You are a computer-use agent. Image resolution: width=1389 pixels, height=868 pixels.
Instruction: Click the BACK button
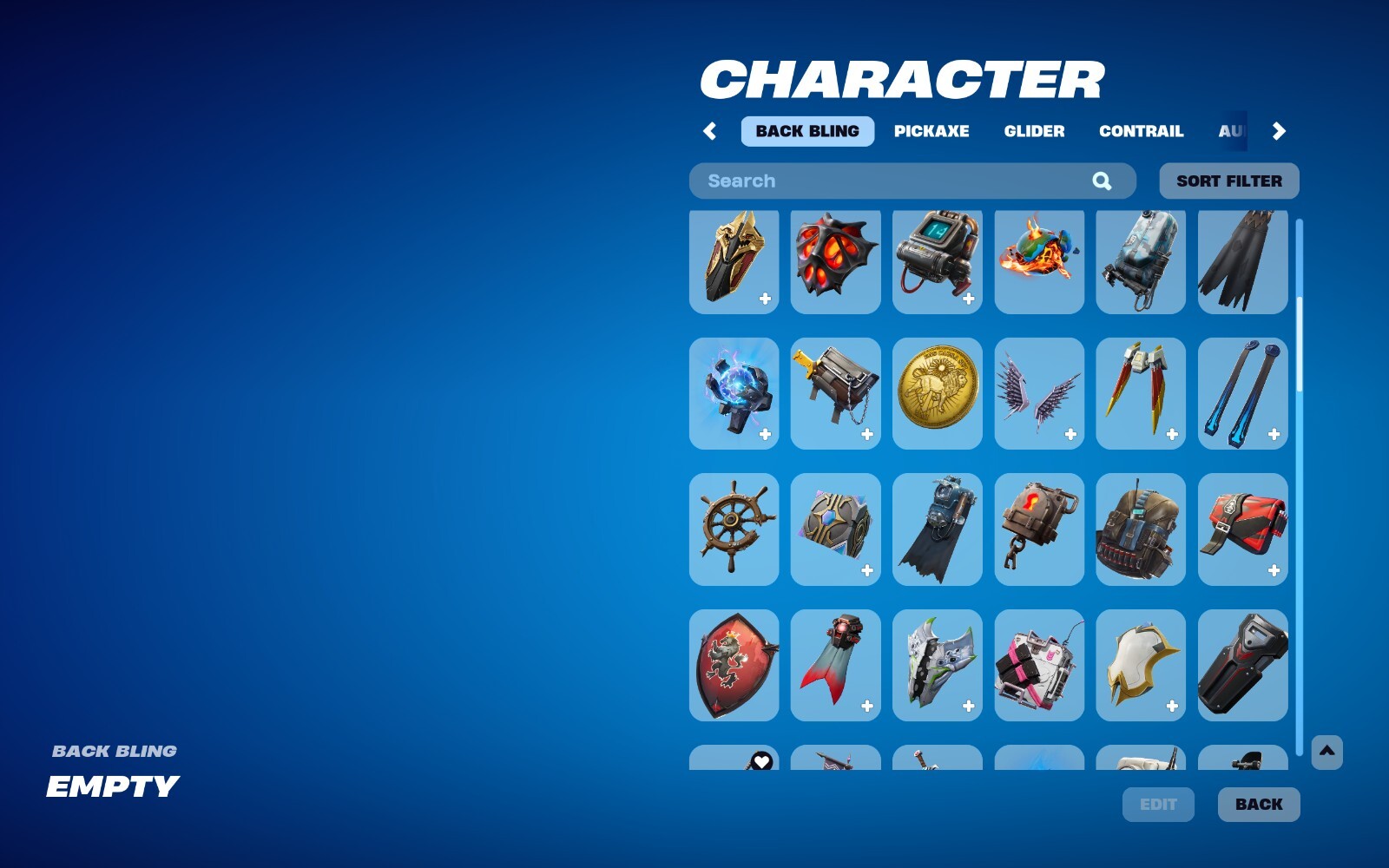pyautogui.click(x=1258, y=804)
